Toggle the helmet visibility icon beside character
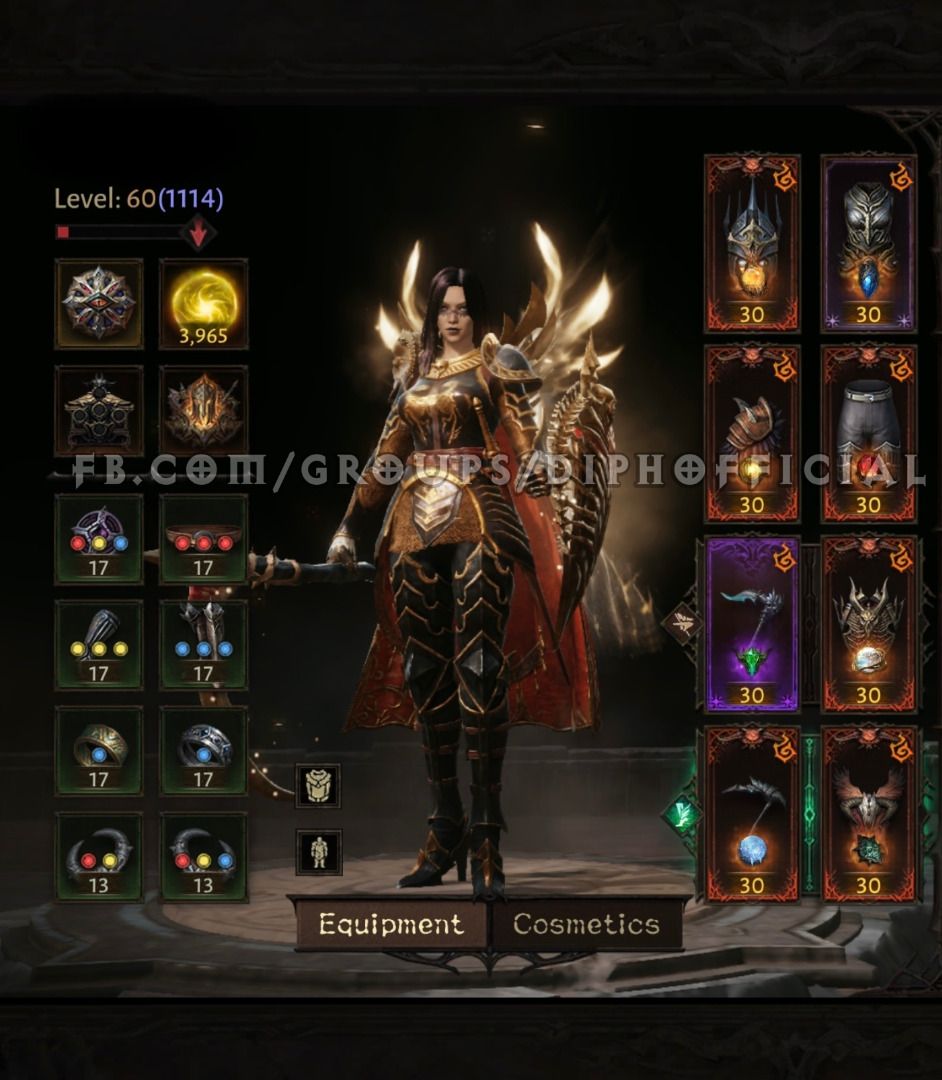This screenshot has width=942, height=1080. click(x=318, y=786)
